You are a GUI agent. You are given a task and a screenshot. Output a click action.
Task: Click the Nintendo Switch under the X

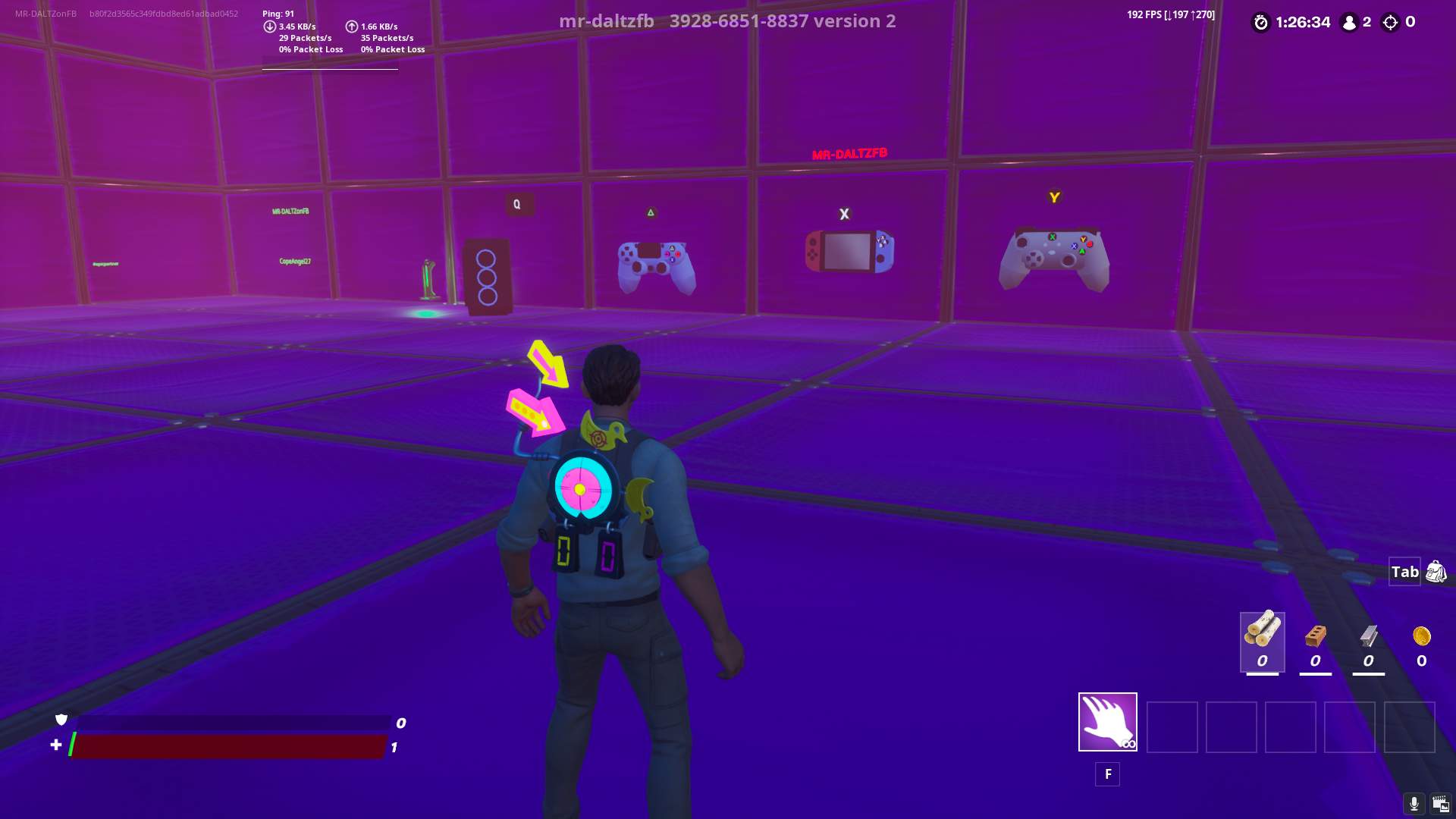pyautogui.click(x=849, y=250)
